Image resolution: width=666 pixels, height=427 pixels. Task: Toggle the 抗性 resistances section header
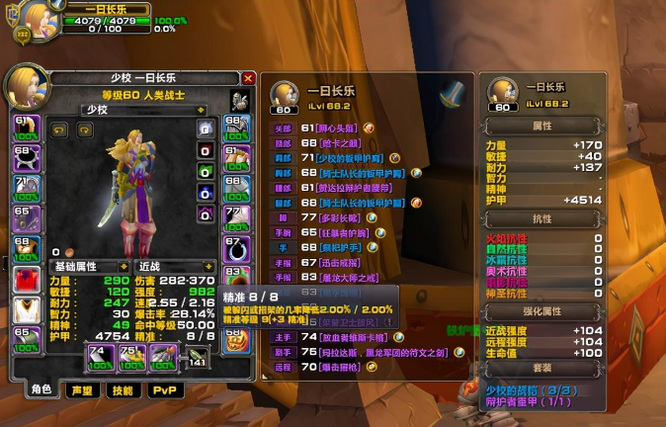(543, 218)
